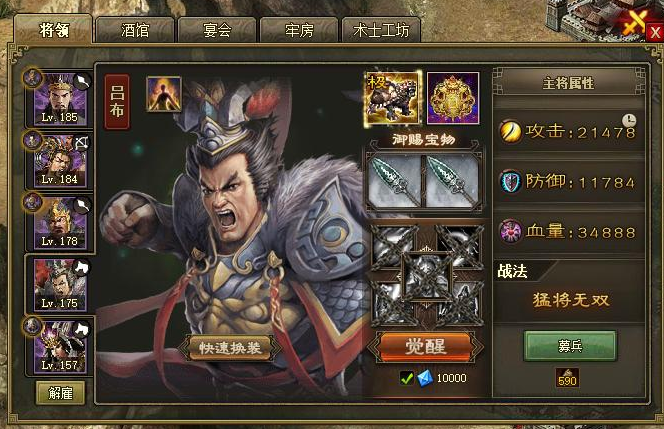Select the beast mount icon marked 极
Image resolution: width=664 pixels, height=429 pixels.
pyautogui.click(x=392, y=97)
